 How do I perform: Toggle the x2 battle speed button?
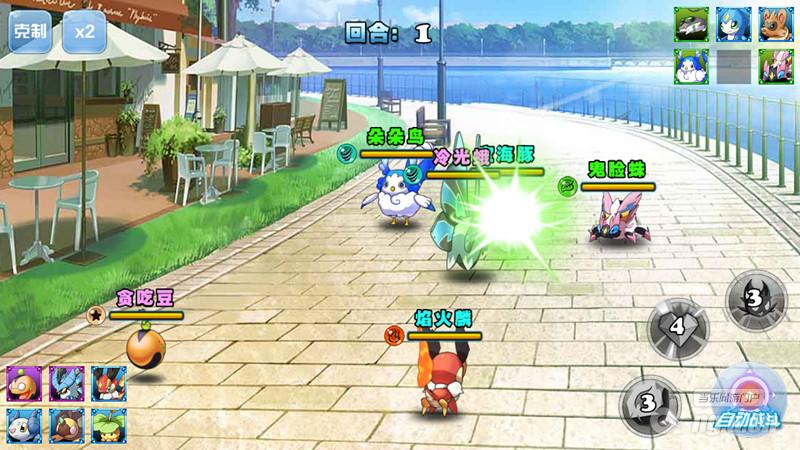click(x=86, y=31)
